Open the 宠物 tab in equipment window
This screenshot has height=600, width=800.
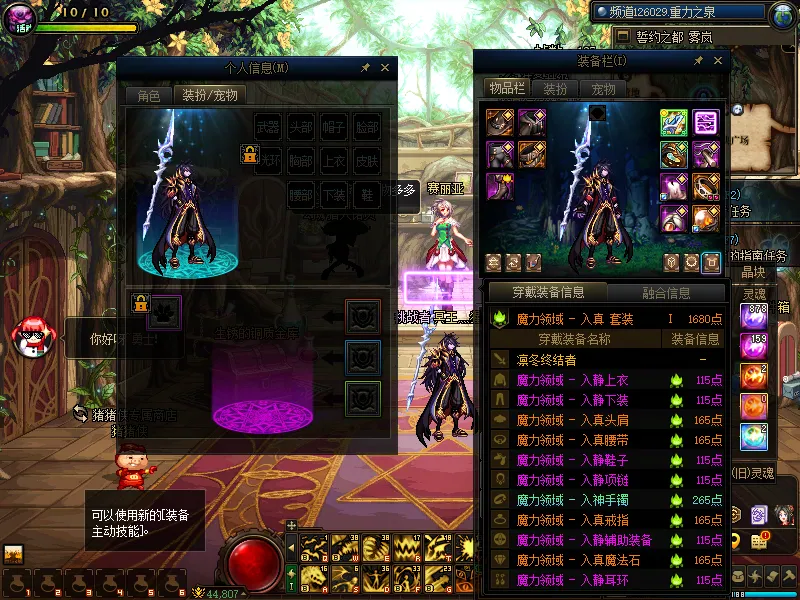(604, 89)
